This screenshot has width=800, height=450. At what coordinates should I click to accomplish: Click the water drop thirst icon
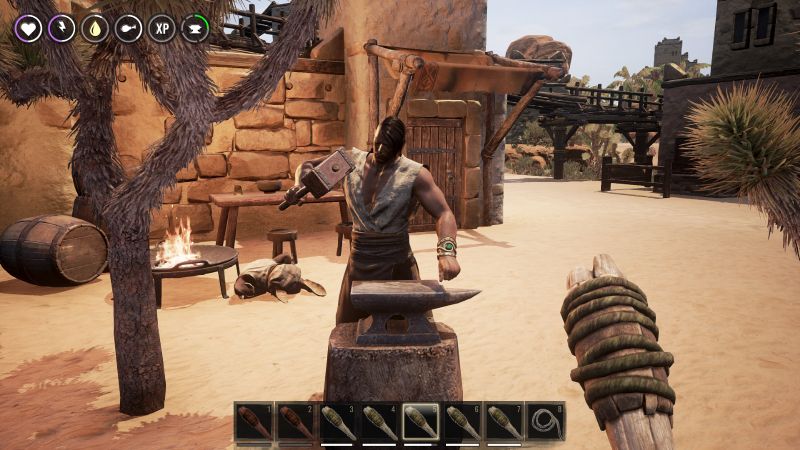click(x=95, y=28)
